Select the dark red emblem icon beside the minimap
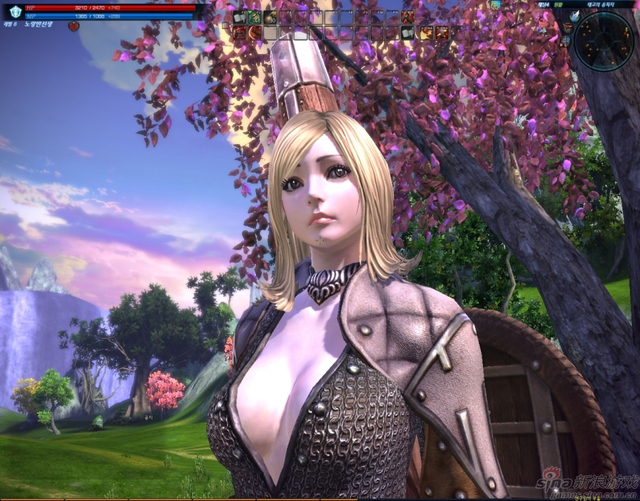Screen dimensions: 640x501 (568, 29)
